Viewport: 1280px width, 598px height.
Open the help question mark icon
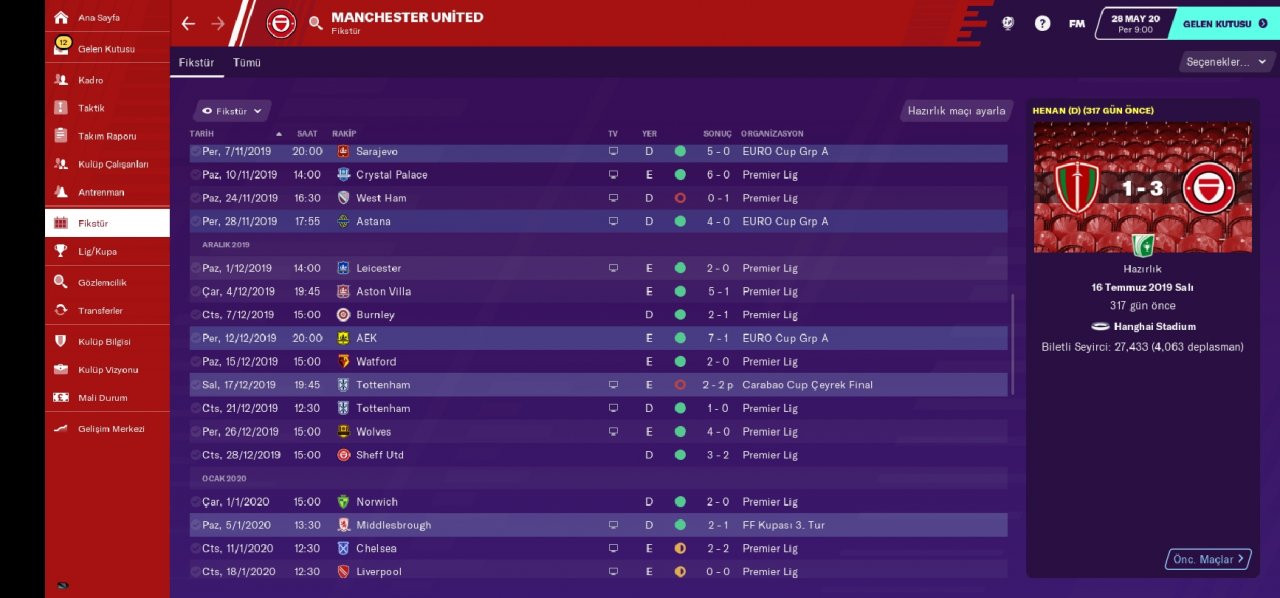[x=1042, y=23]
